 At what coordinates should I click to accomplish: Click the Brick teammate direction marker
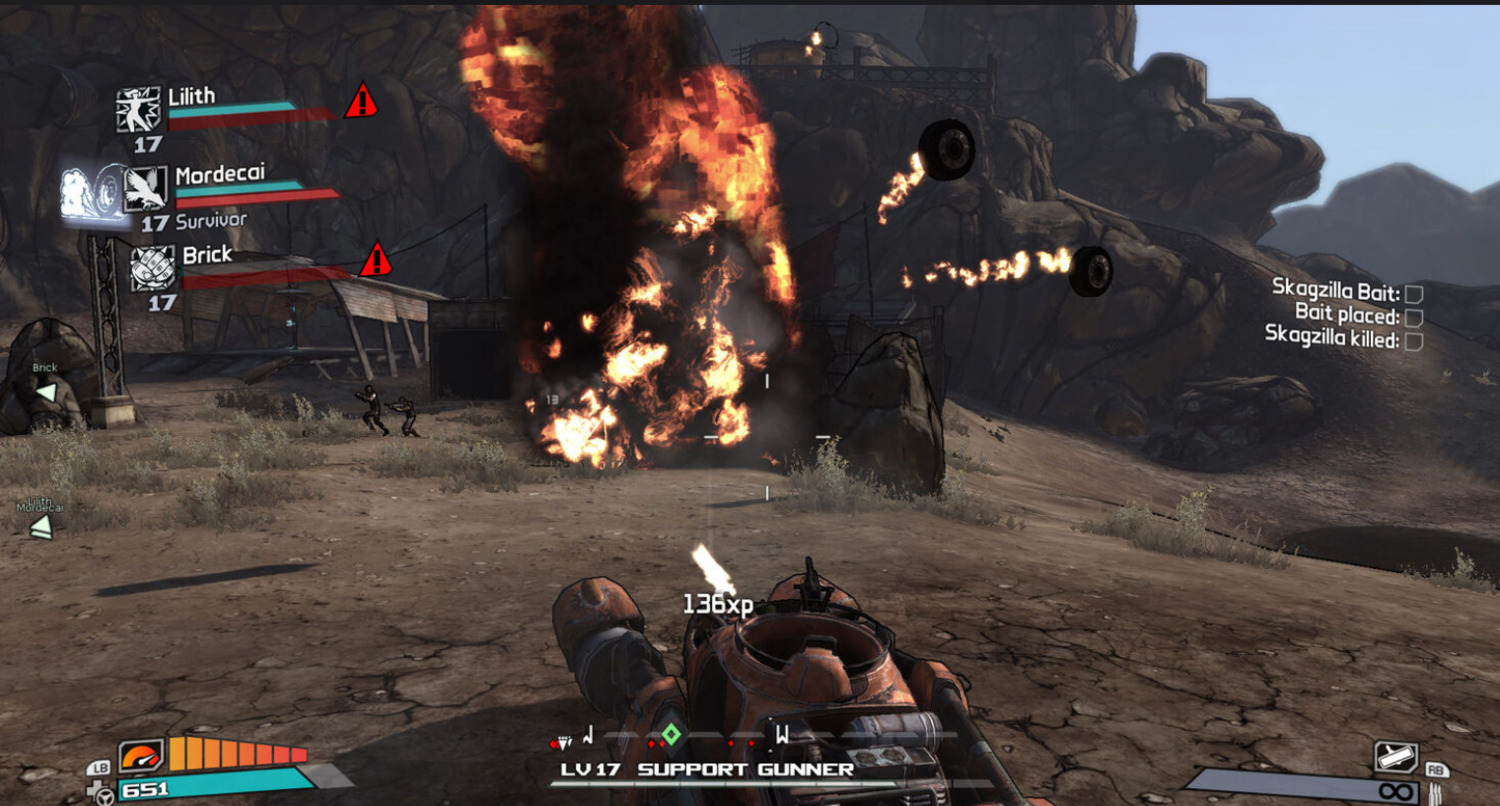click(46, 392)
